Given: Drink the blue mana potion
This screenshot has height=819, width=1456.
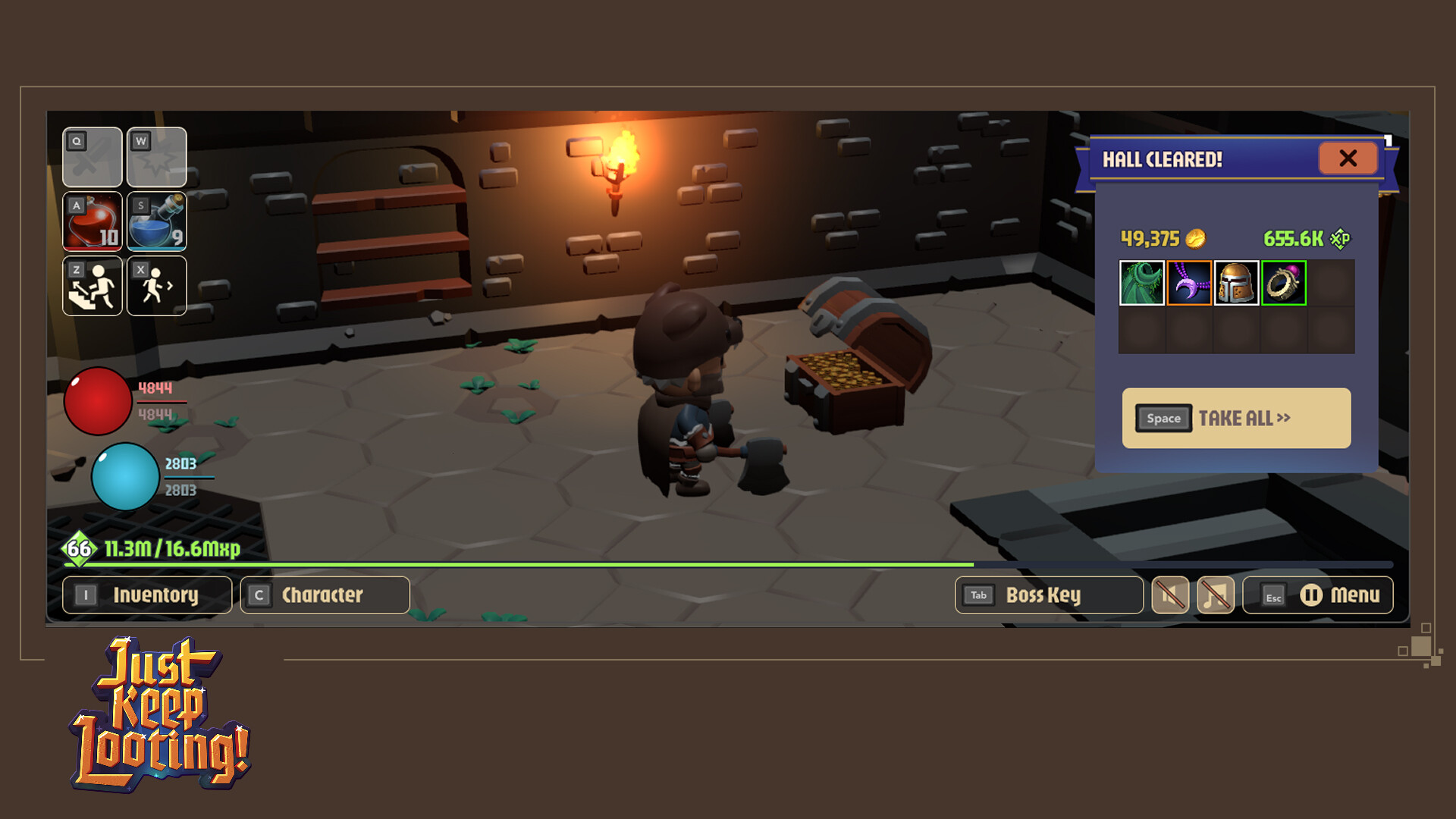Looking at the screenshot, I should coord(156,221).
